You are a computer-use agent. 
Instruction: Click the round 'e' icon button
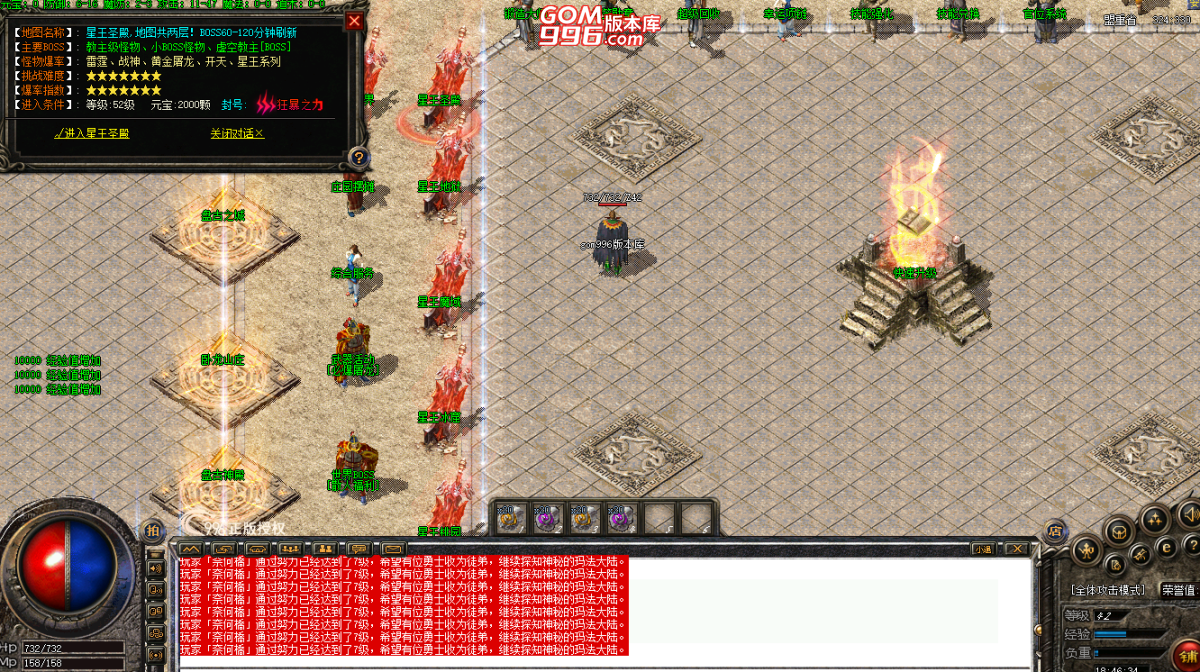(1165, 547)
